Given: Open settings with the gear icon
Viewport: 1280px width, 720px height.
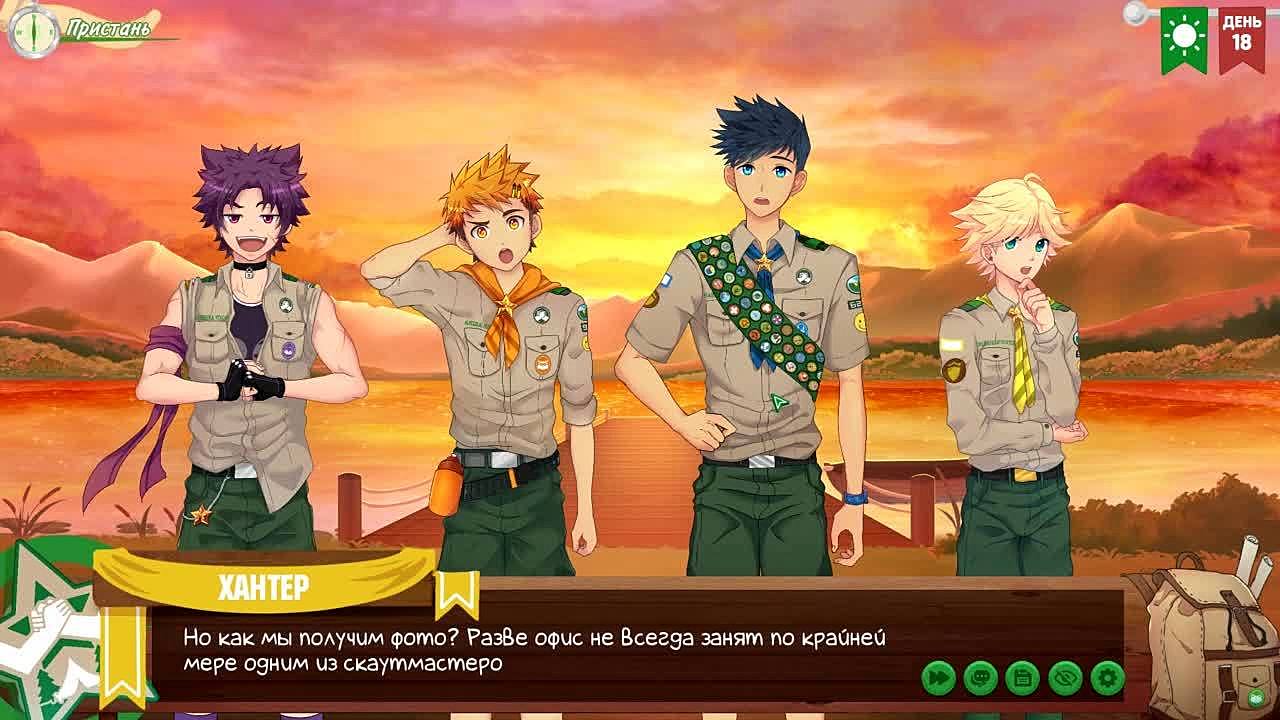Looking at the screenshot, I should (1107, 678).
